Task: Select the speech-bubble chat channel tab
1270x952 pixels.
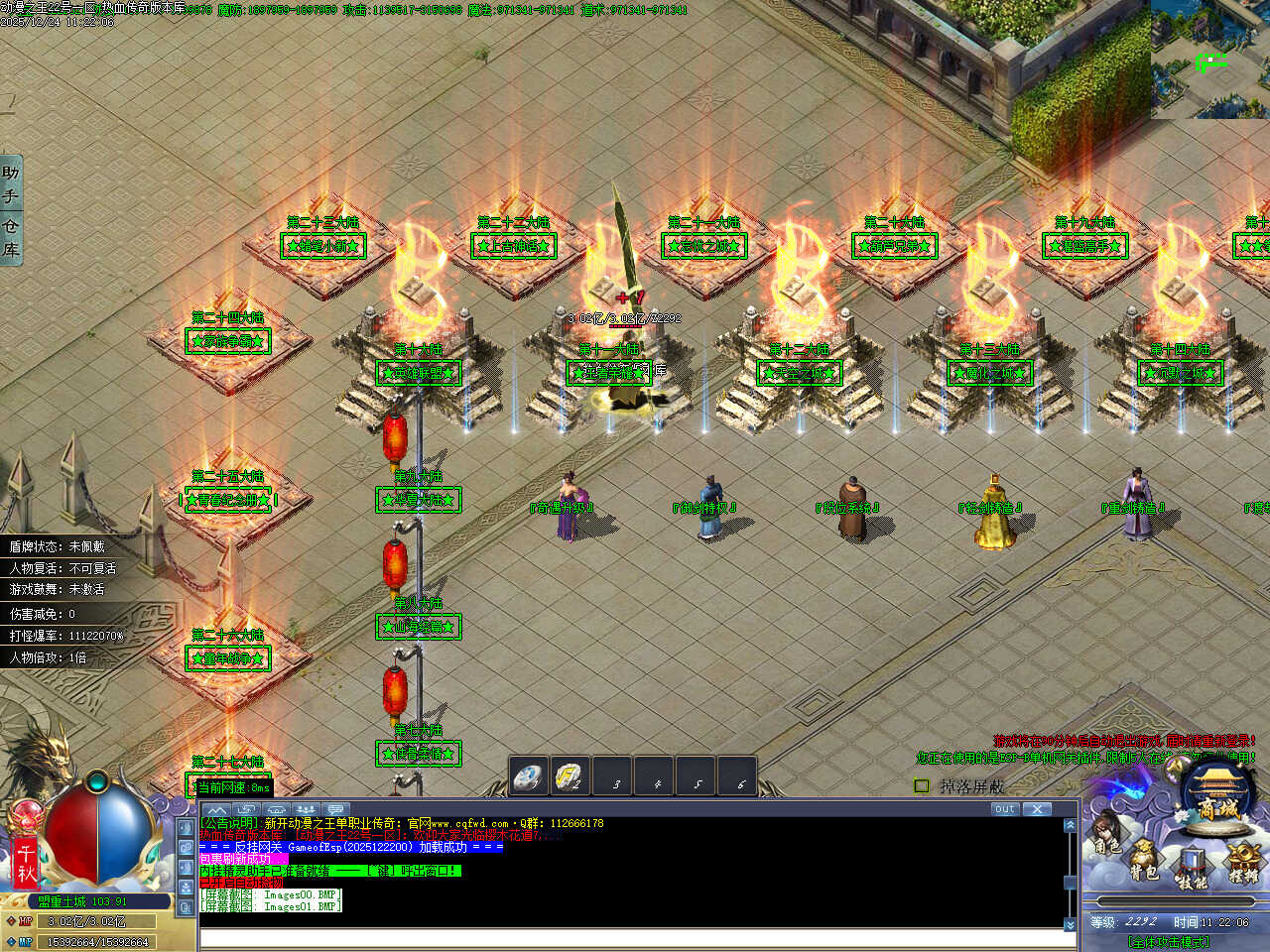Action: coord(335,810)
